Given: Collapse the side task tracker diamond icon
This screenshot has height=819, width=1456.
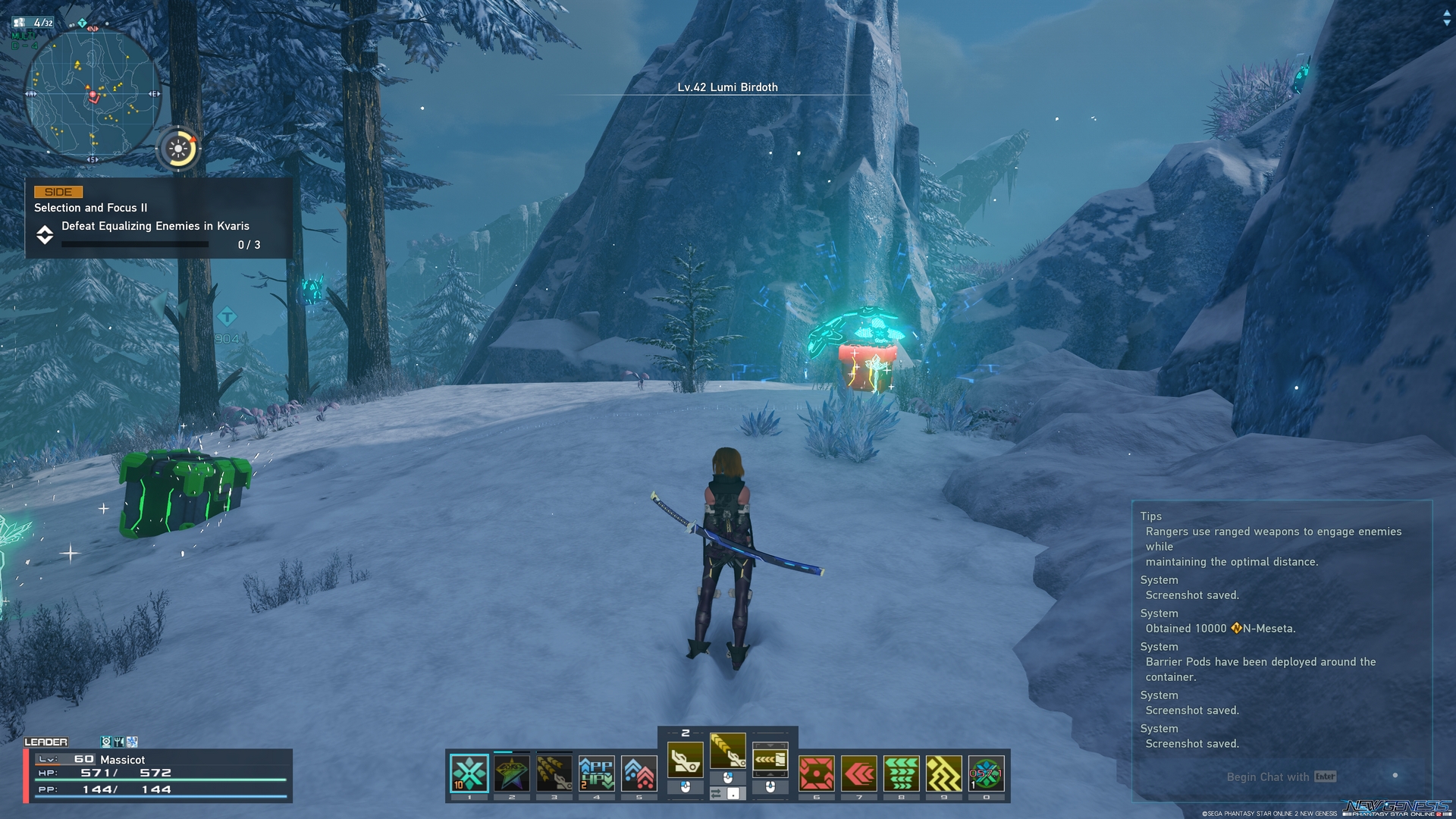Looking at the screenshot, I should tap(45, 236).
